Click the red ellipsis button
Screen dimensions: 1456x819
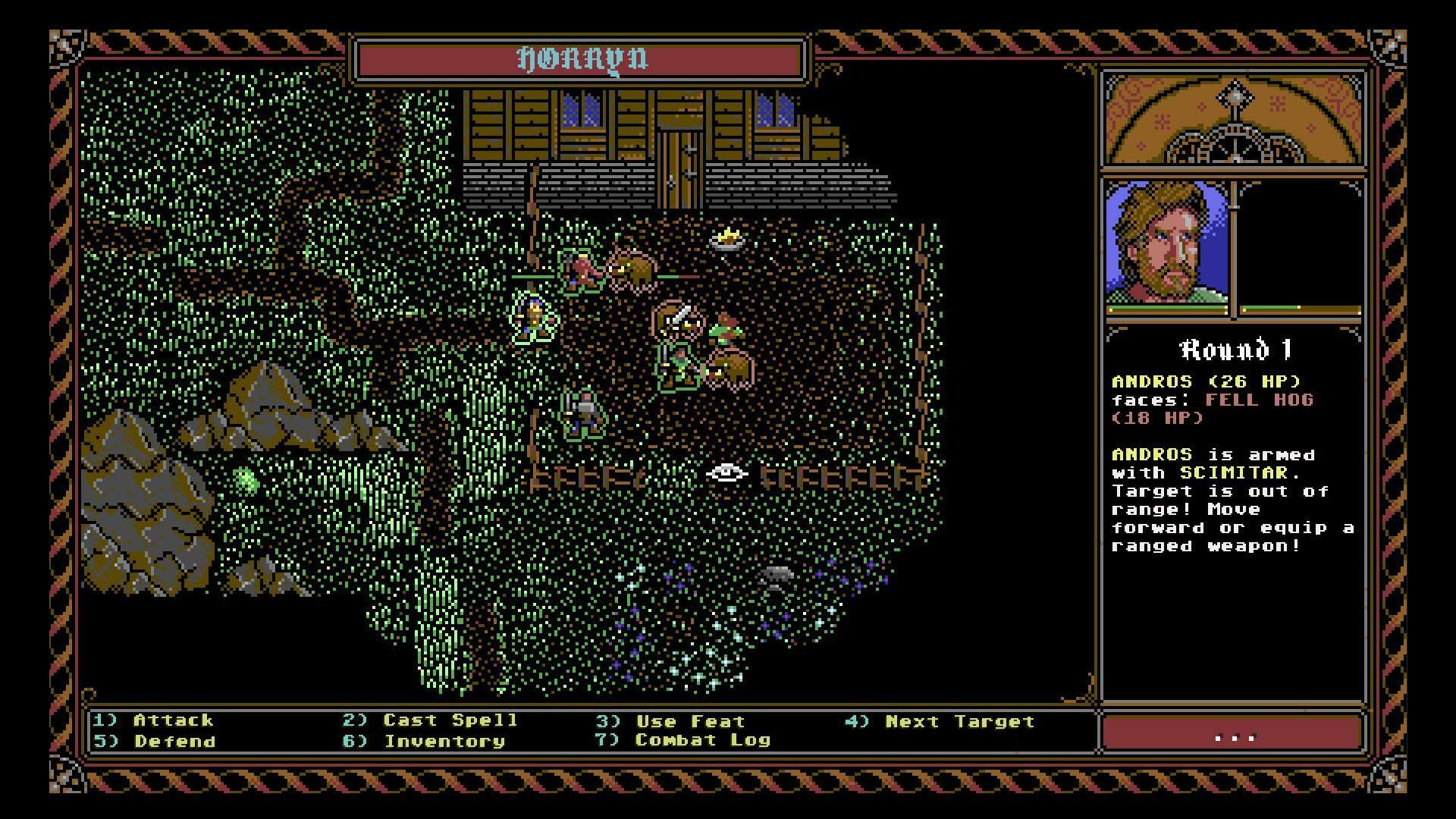(1233, 734)
